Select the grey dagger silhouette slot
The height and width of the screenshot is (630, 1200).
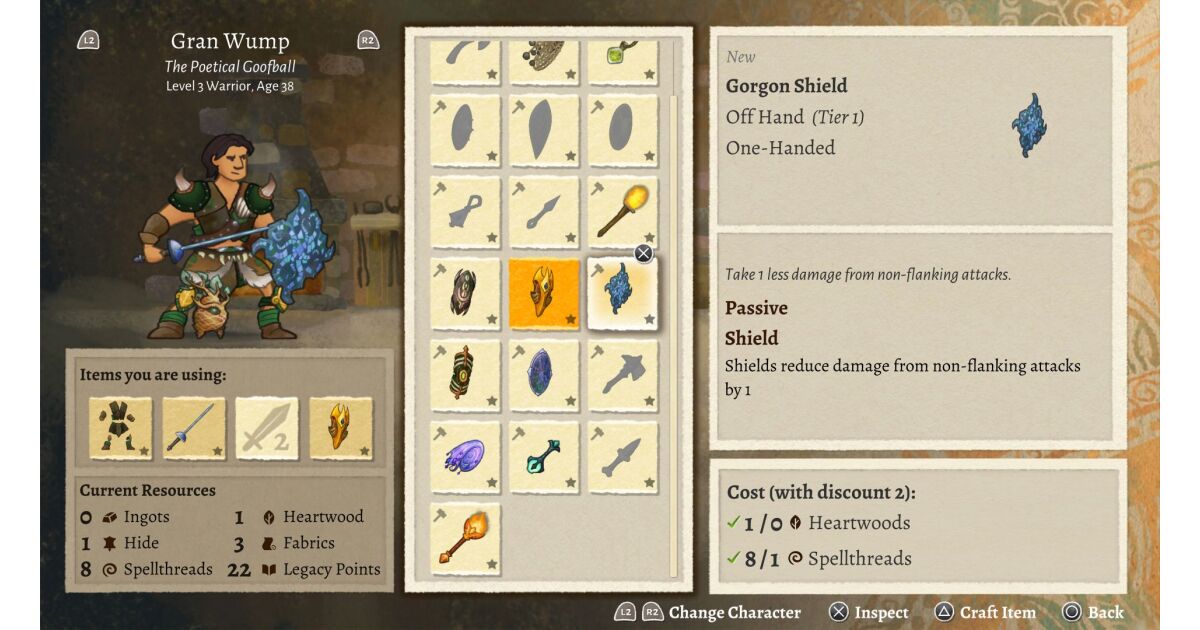pyautogui.click(x=622, y=457)
